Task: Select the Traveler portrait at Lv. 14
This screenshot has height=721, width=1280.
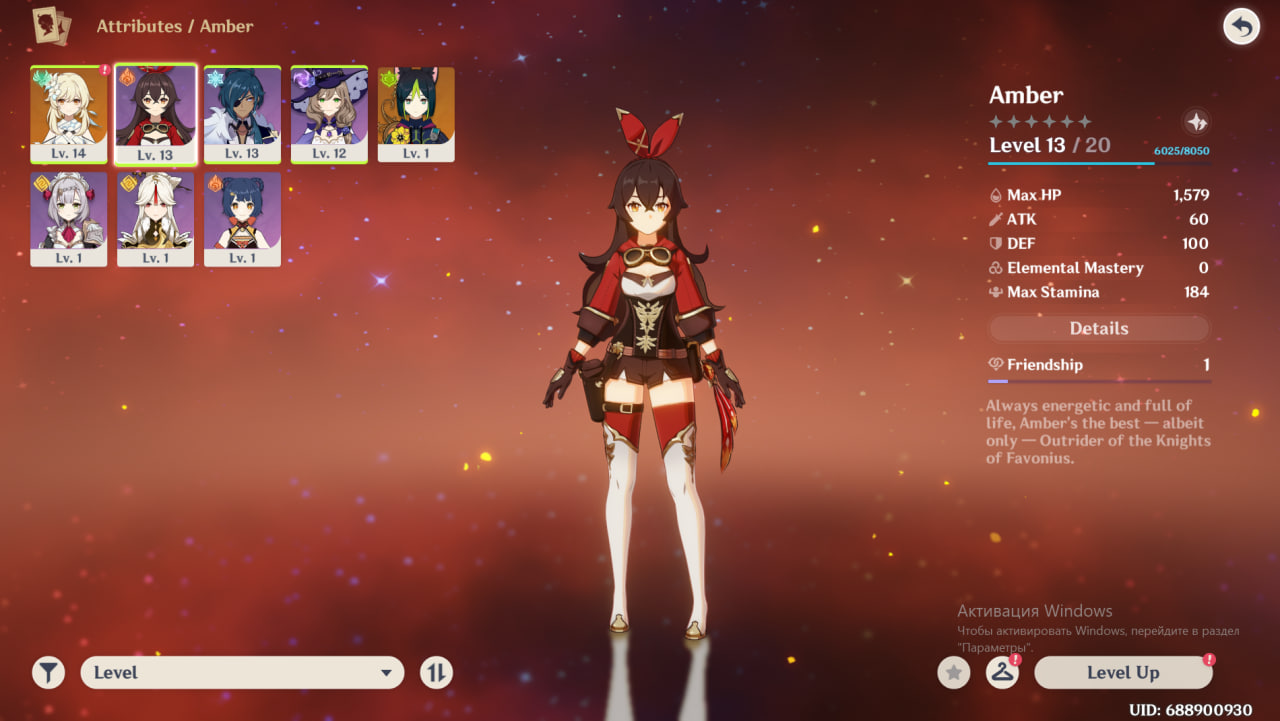Action: point(69,112)
